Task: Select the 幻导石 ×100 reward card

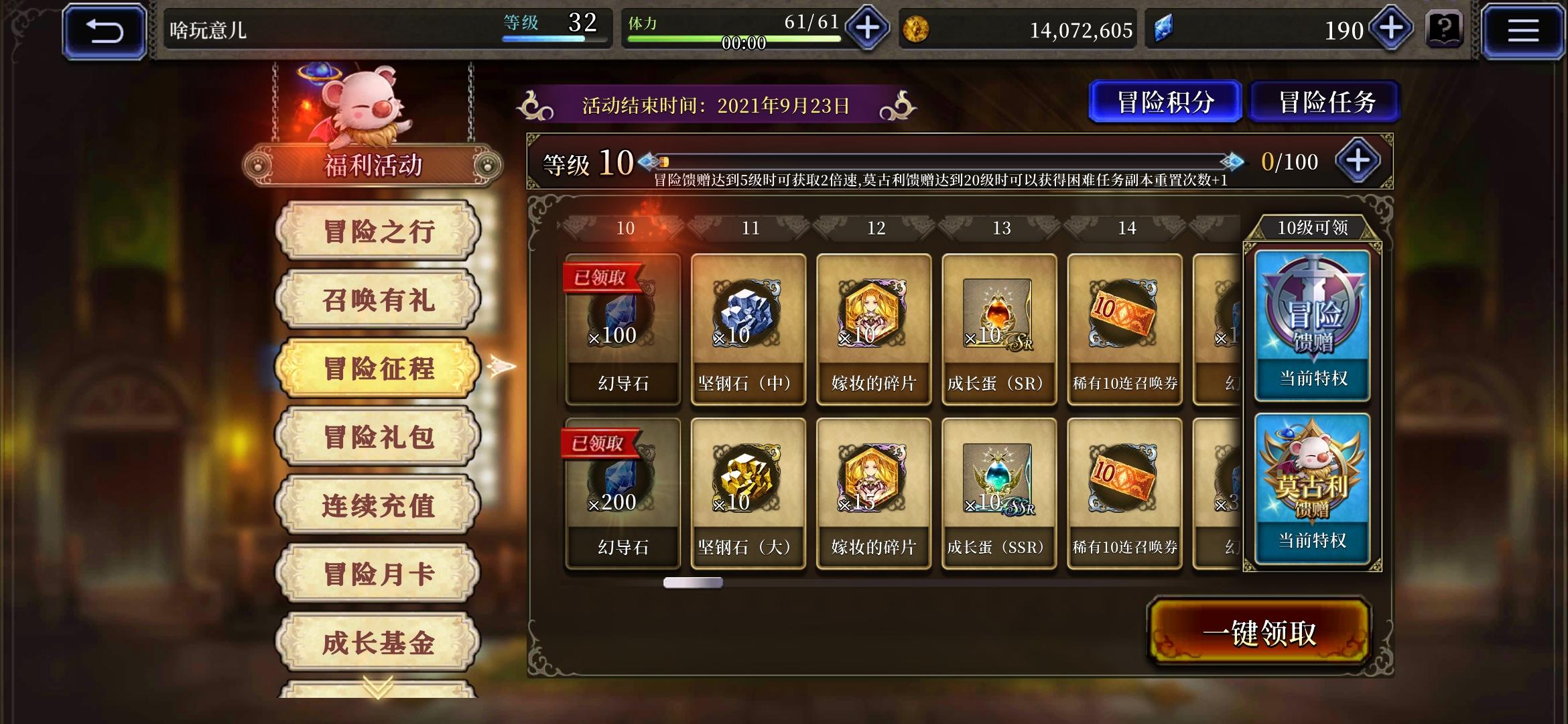Action: click(622, 328)
